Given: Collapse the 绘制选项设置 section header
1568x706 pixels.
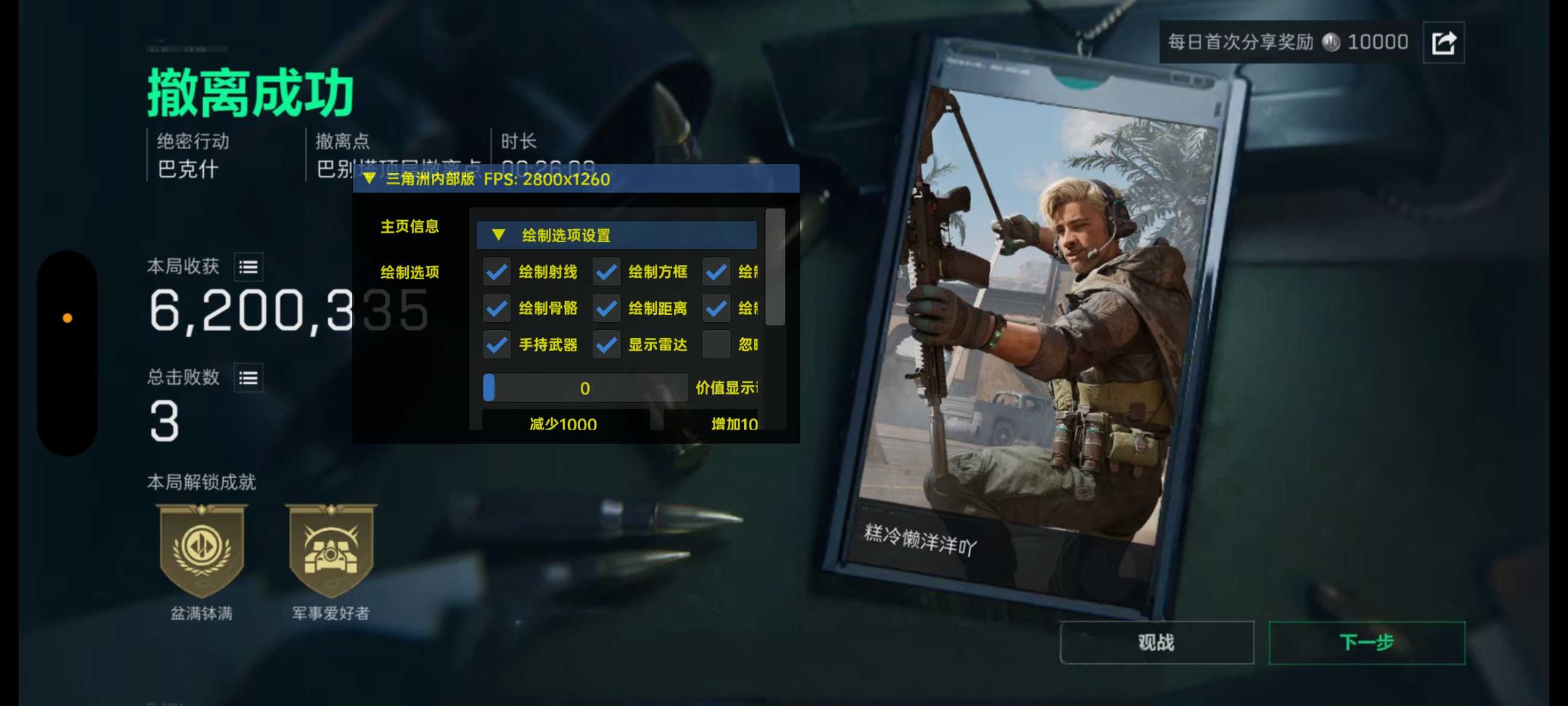Looking at the screenshot, I should click(499, 235).
